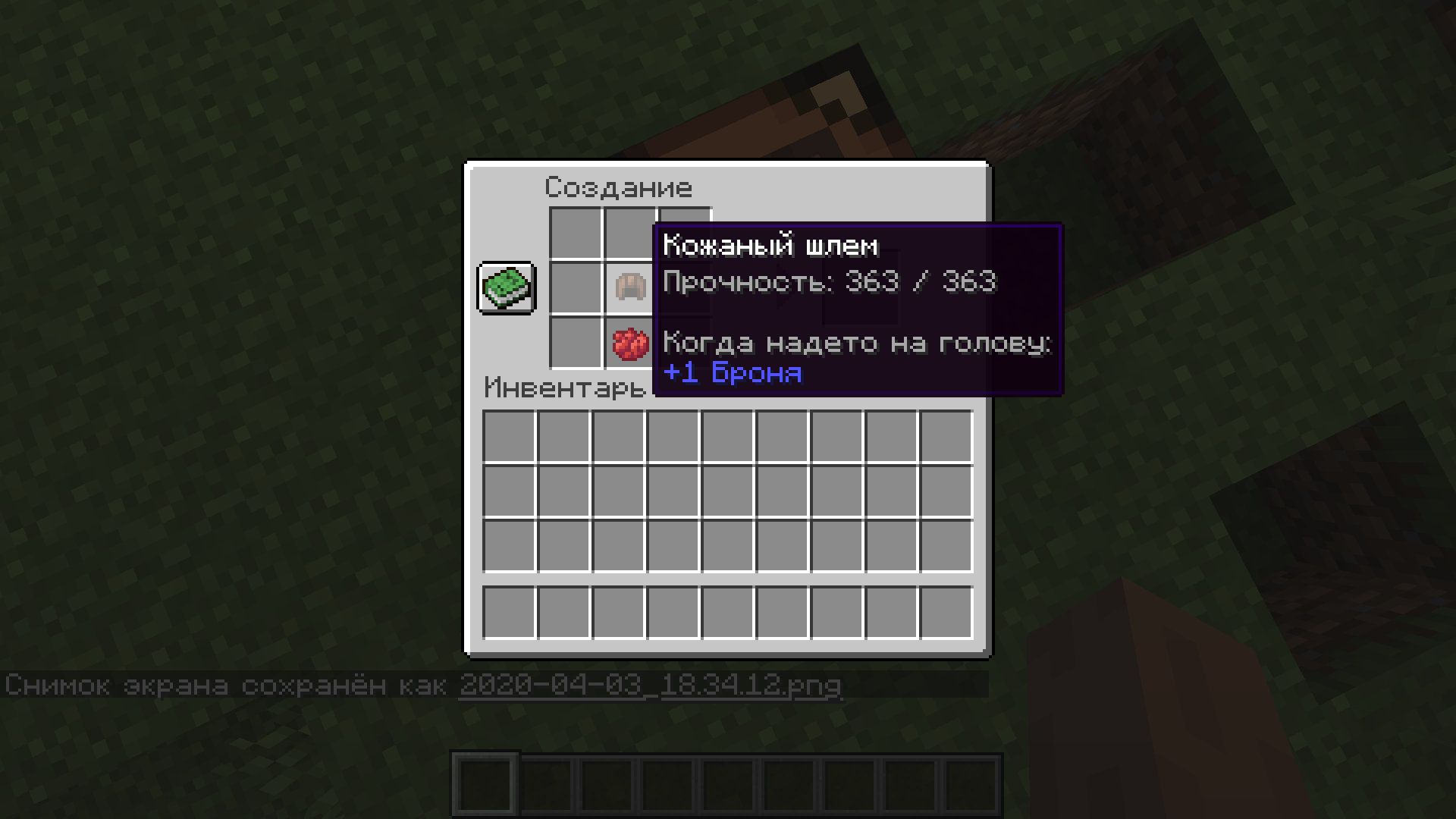This screenshot has width=1456, height=819.
Task: Select the highlighted first hotbar slot
Action: tap(484, 784)
